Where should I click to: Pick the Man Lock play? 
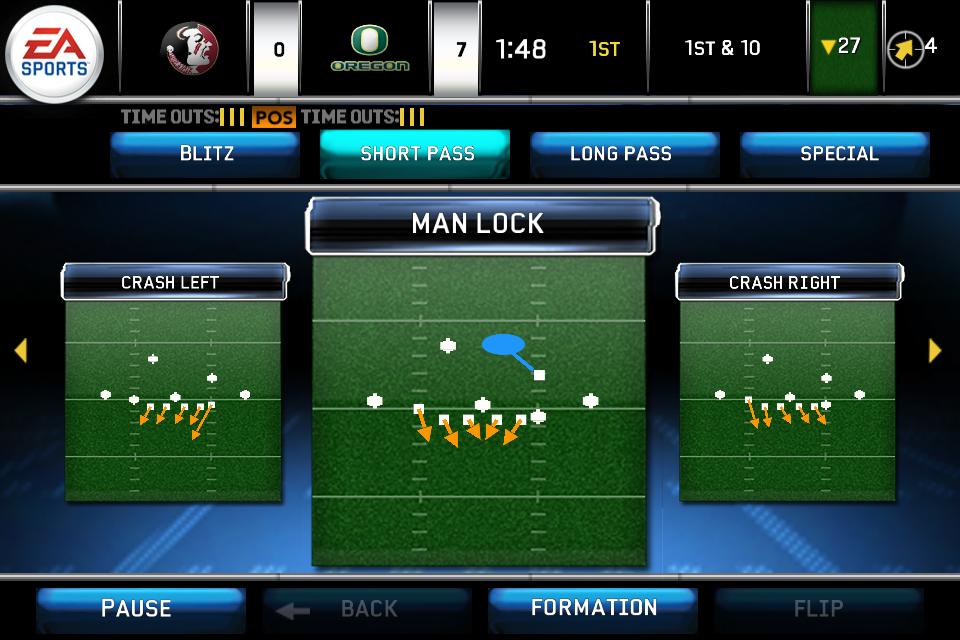480,400
